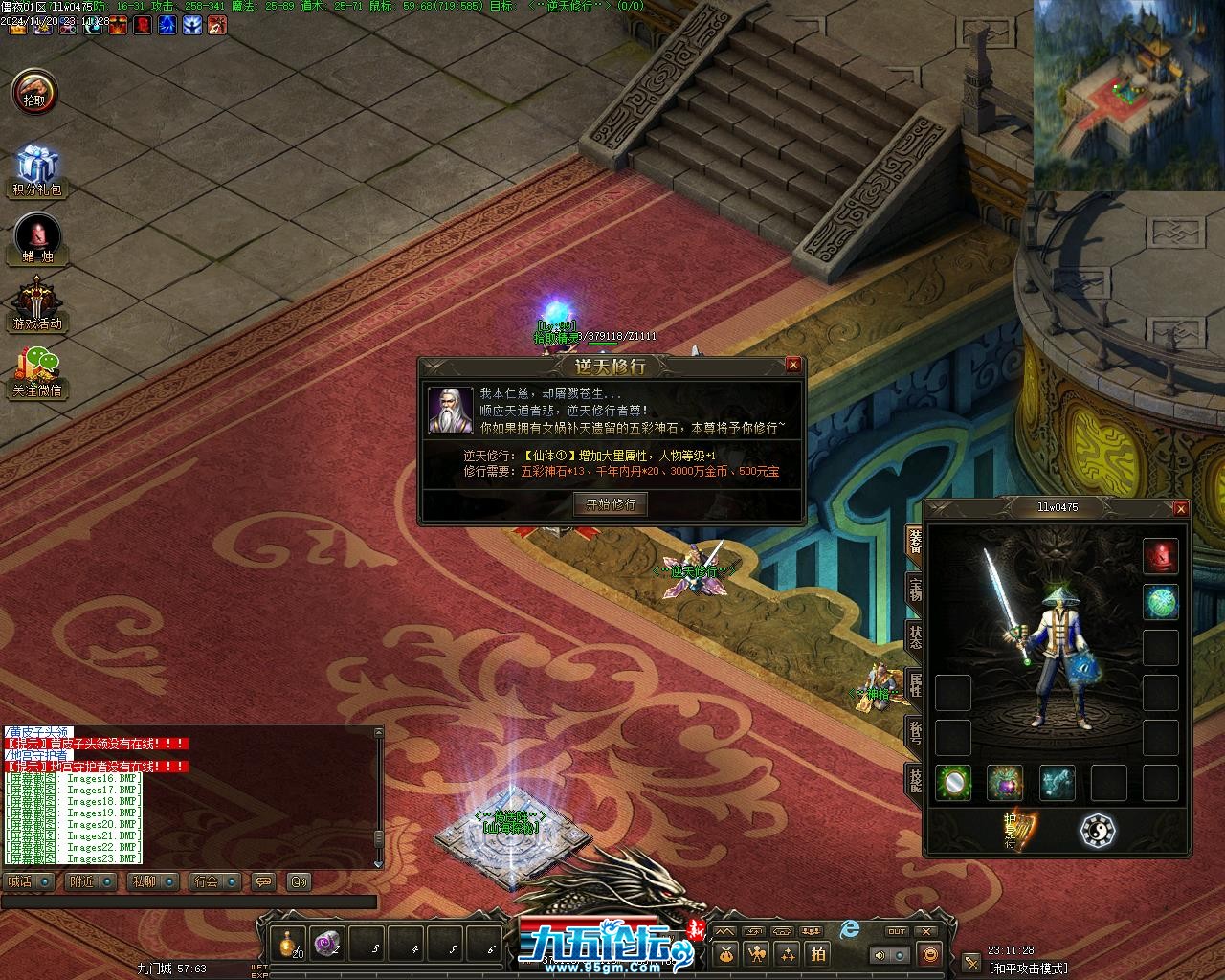Select the red candle equipment slot
Screen dimensions: 1225x980
point(1161,556)
